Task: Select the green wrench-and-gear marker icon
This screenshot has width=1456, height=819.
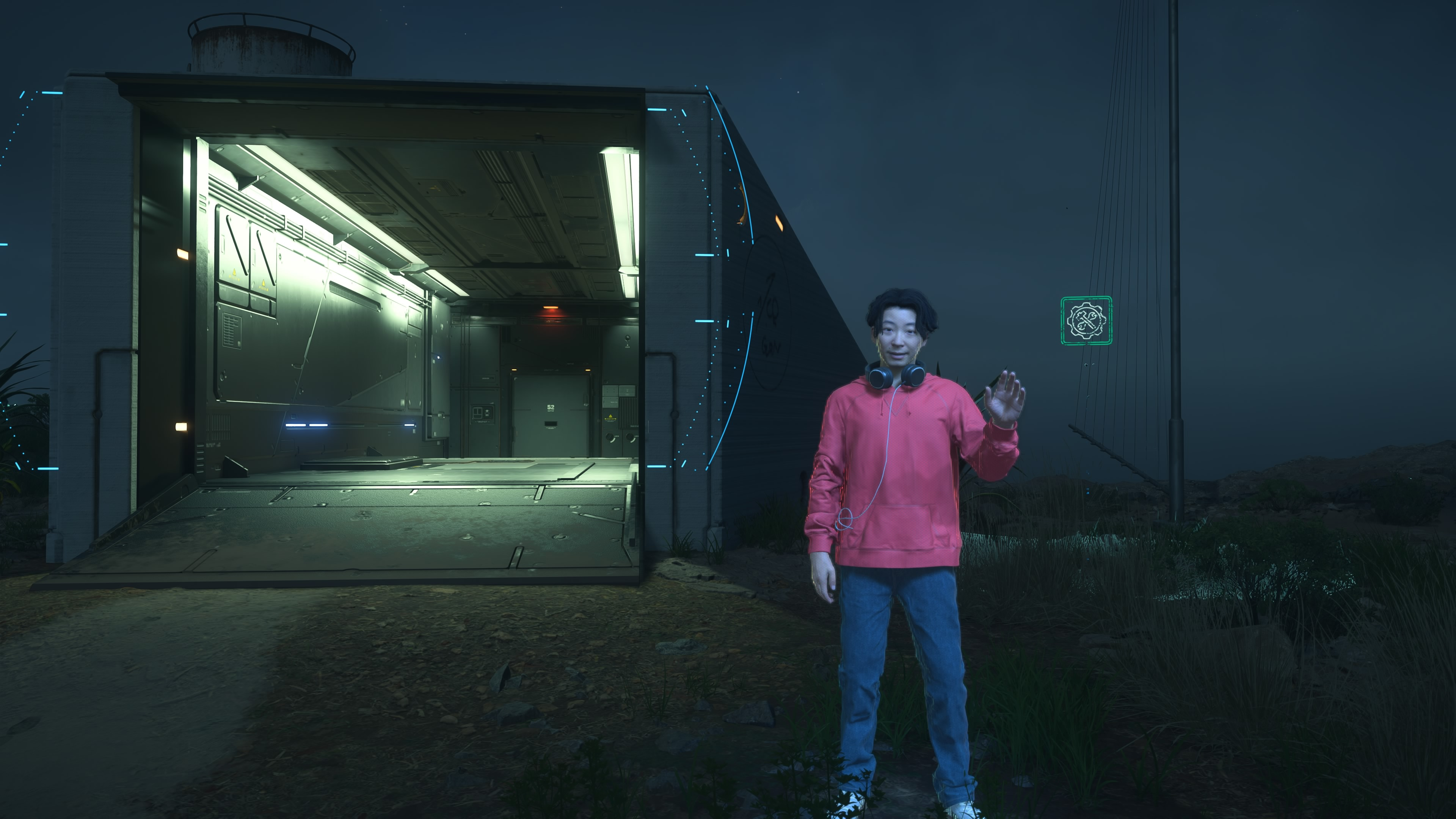Action: click(1086, 320)
